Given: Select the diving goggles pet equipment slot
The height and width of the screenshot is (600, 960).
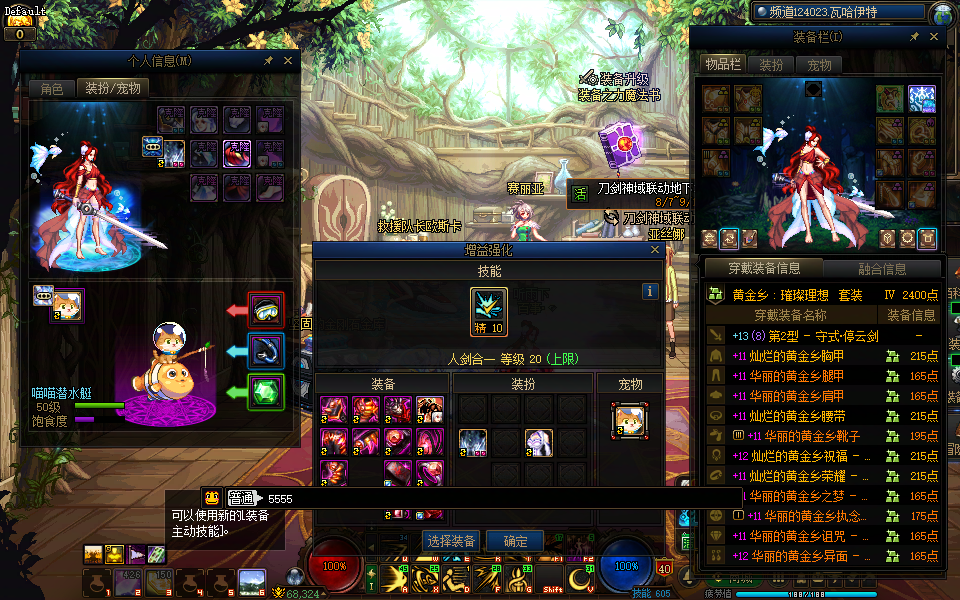Looking at the screenshot, I should [266, 311].
